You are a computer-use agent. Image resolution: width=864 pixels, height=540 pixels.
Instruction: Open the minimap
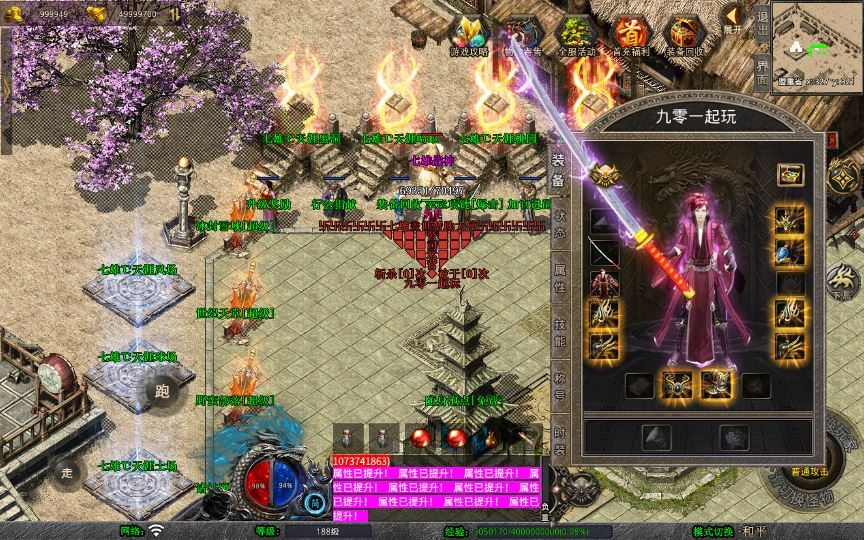click(816, 46)
